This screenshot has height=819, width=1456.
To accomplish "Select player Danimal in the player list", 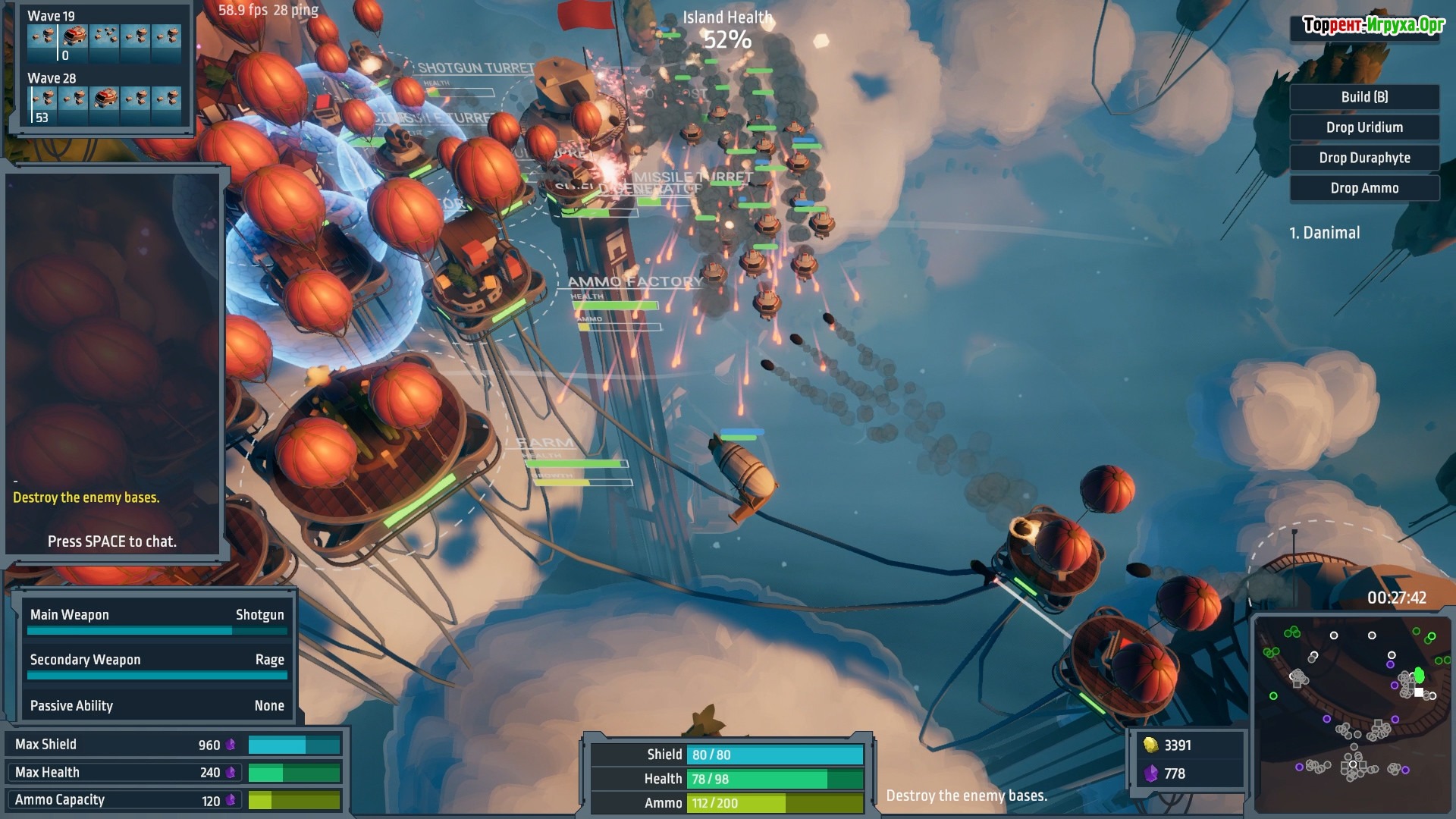I will (1324, 233).
